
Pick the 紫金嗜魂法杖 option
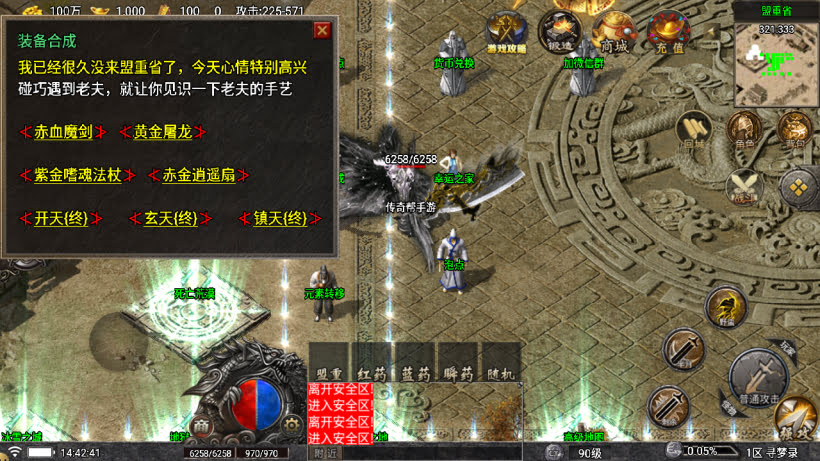pyautogui.click(x=77, y=175)
